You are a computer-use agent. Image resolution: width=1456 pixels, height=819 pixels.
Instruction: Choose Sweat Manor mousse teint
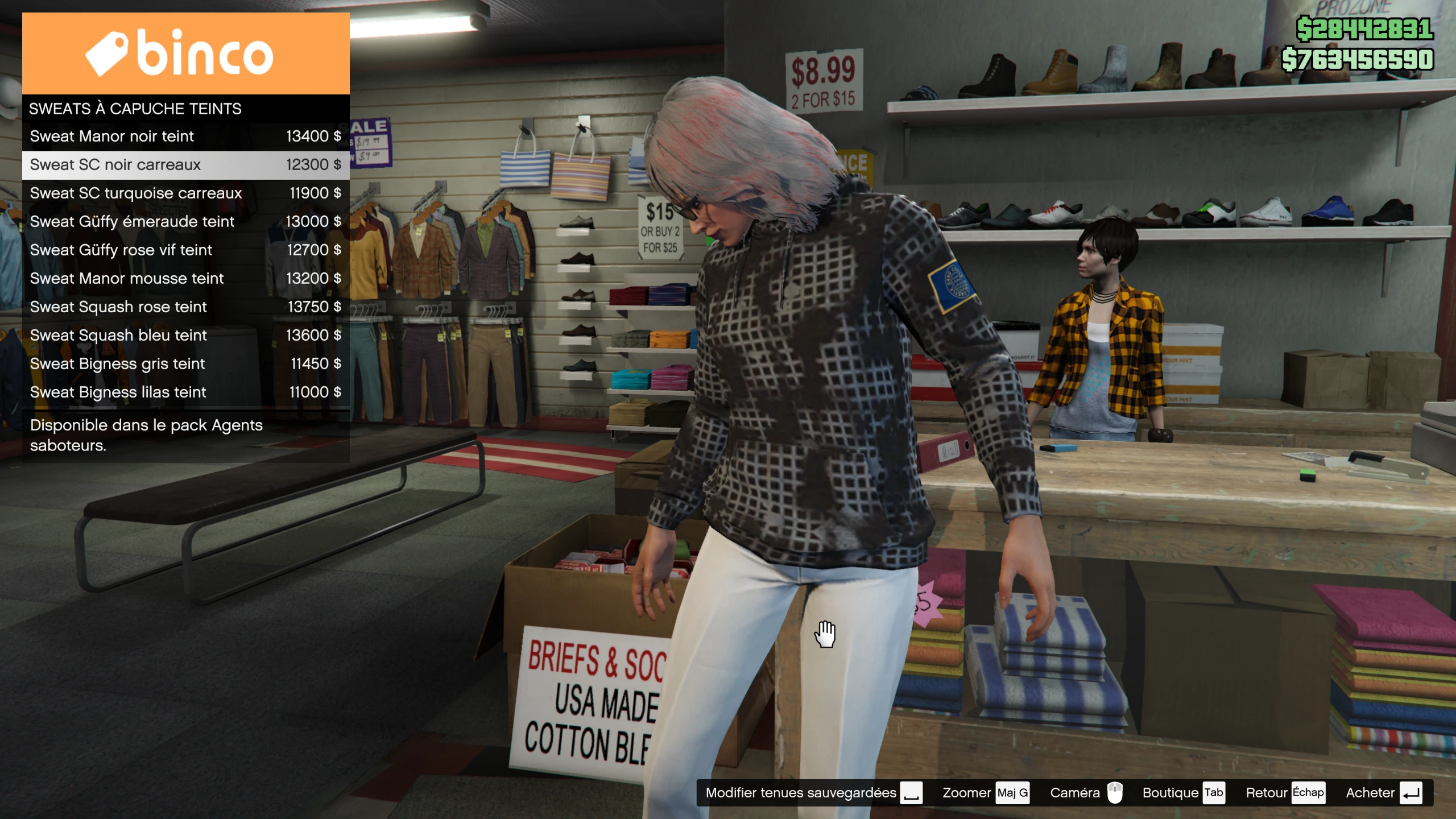tap(185, 279)
